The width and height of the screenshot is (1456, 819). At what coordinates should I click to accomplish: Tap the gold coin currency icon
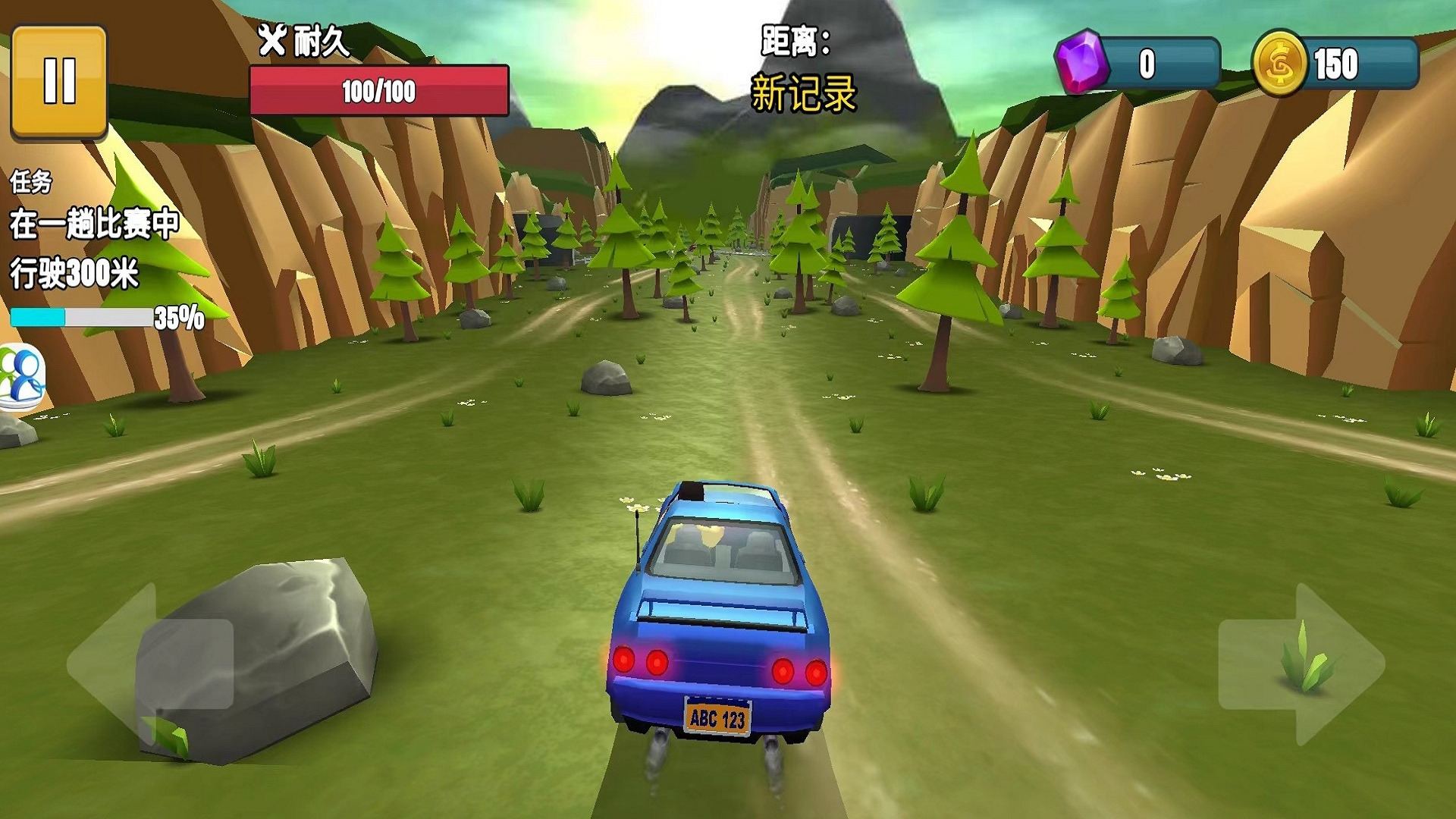1279,64
